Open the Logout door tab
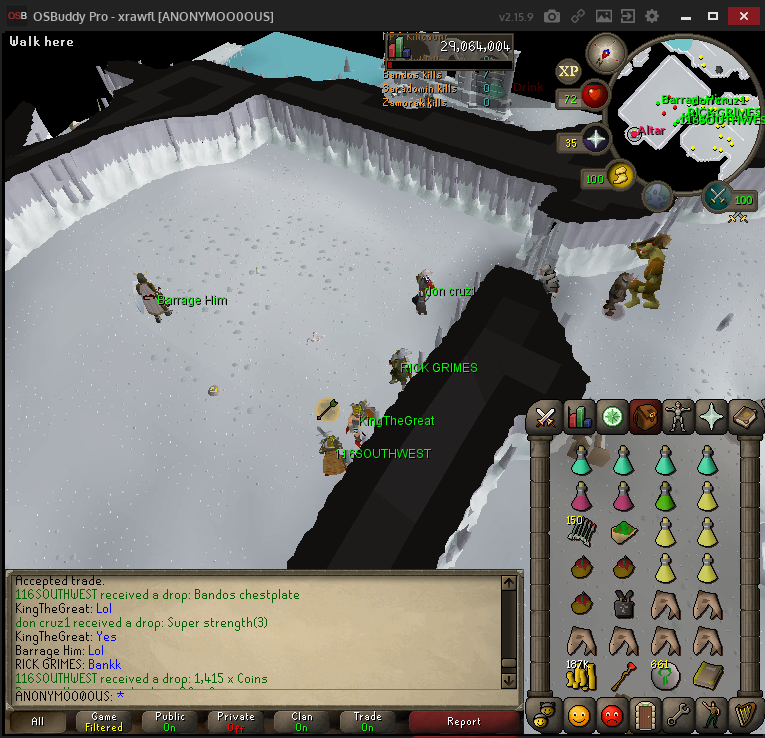Screen dimensions: 765x738 coord(645,715)
